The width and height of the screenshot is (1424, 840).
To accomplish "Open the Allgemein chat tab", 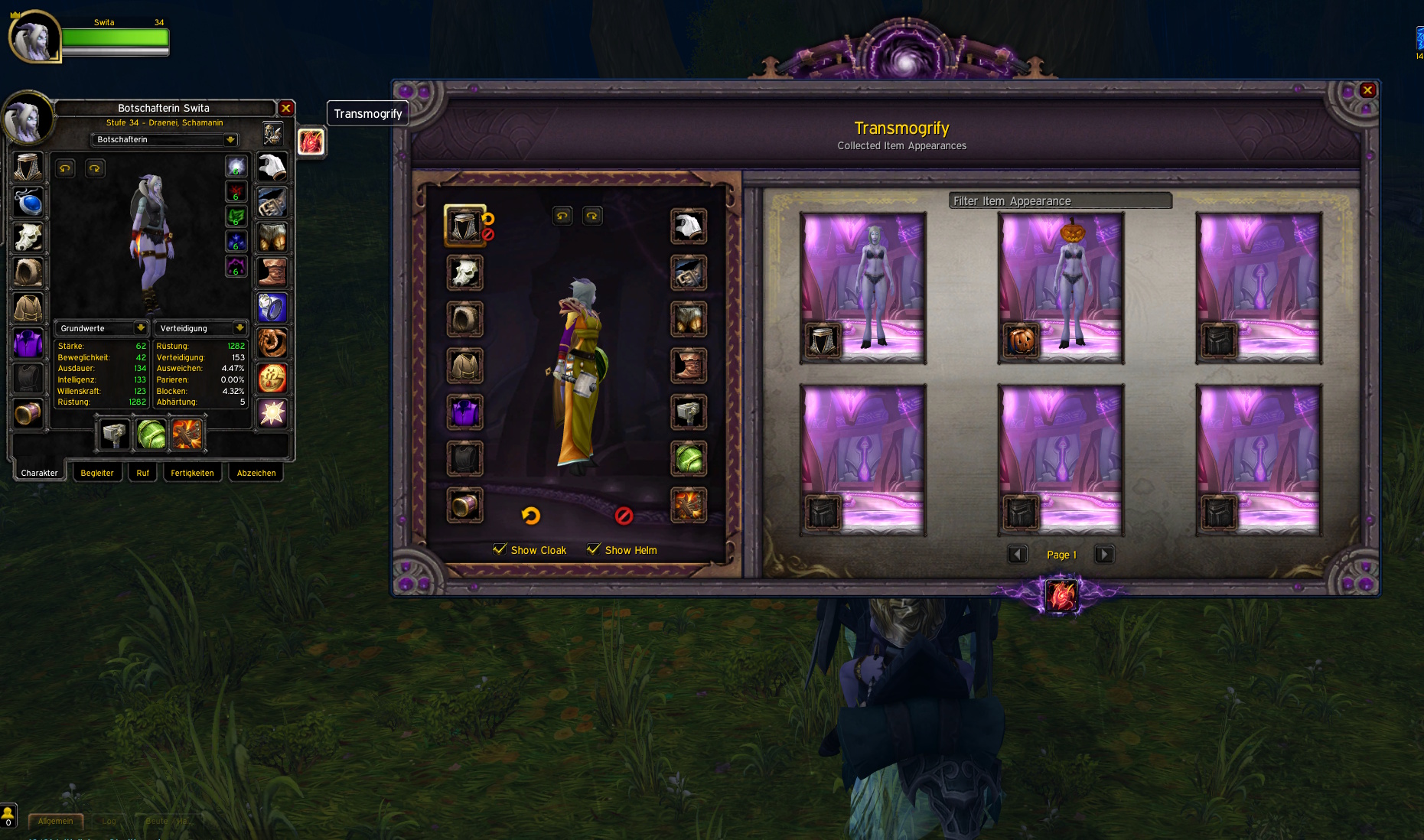I will [55, 821].
